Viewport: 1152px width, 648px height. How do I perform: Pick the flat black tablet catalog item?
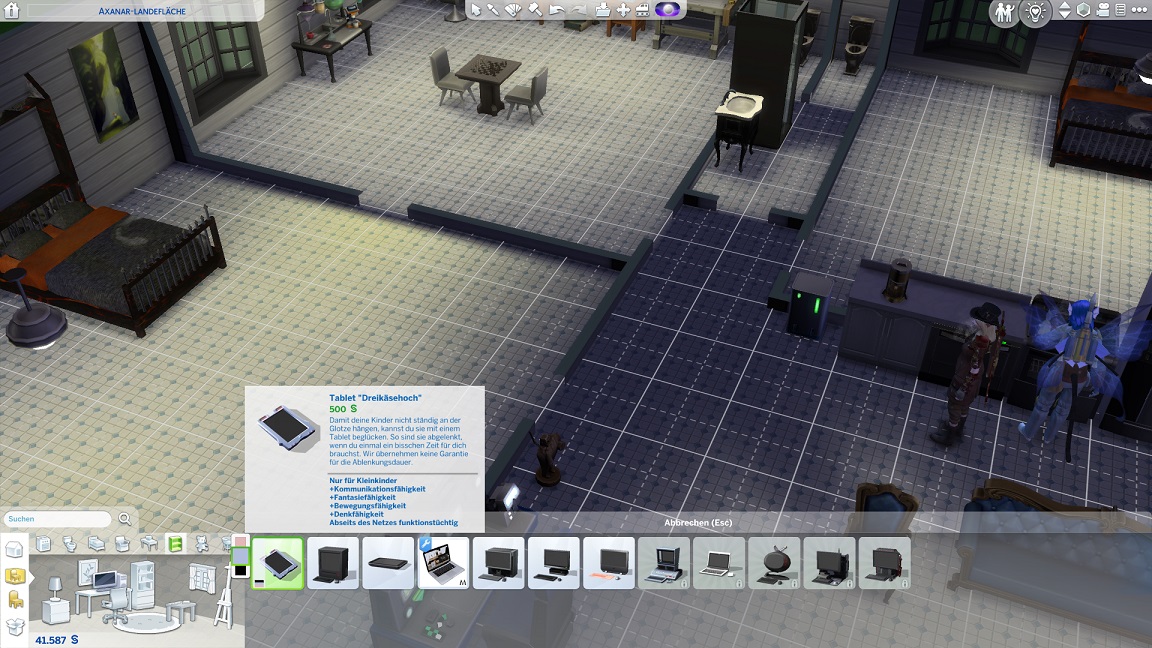pos(388,563)
